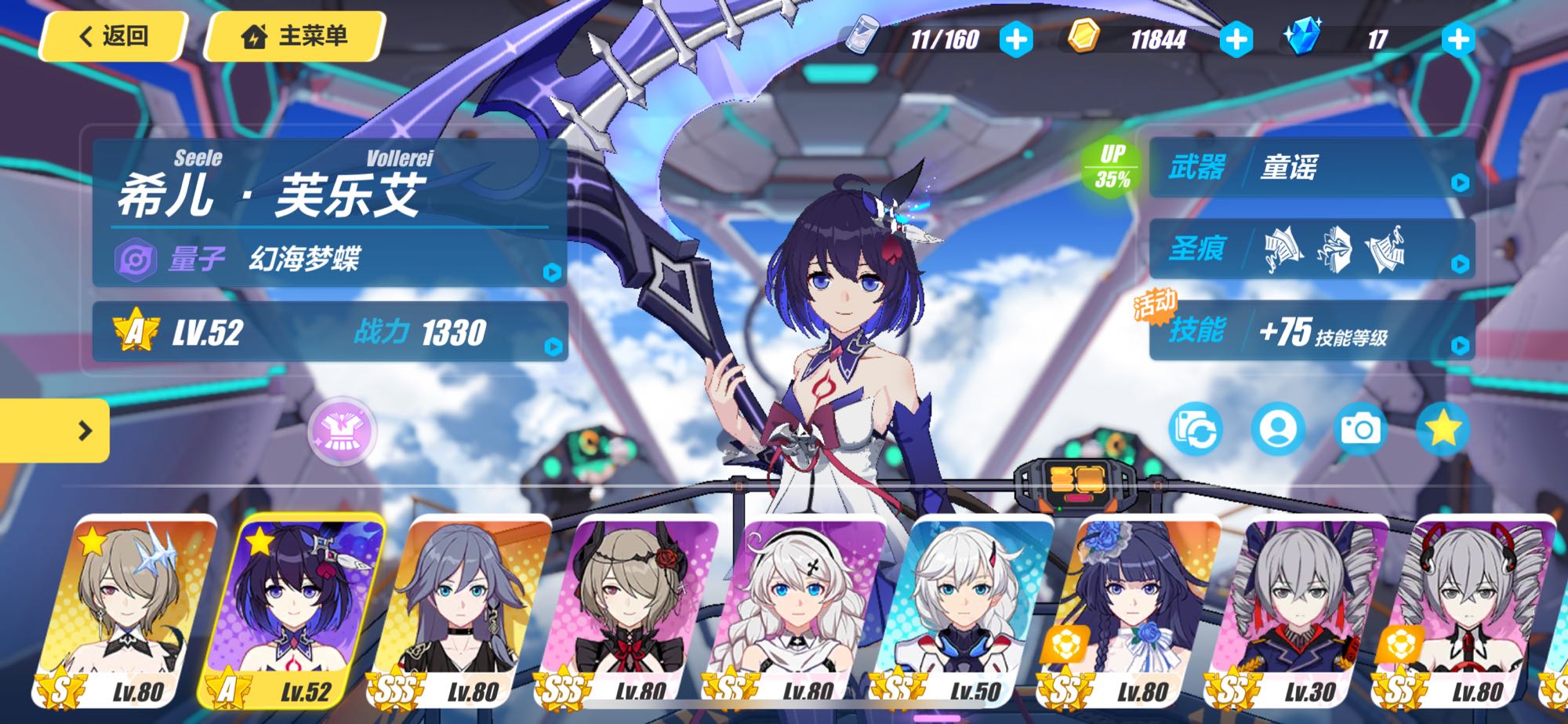Open the 技能 skills panel

[1311, 331]
